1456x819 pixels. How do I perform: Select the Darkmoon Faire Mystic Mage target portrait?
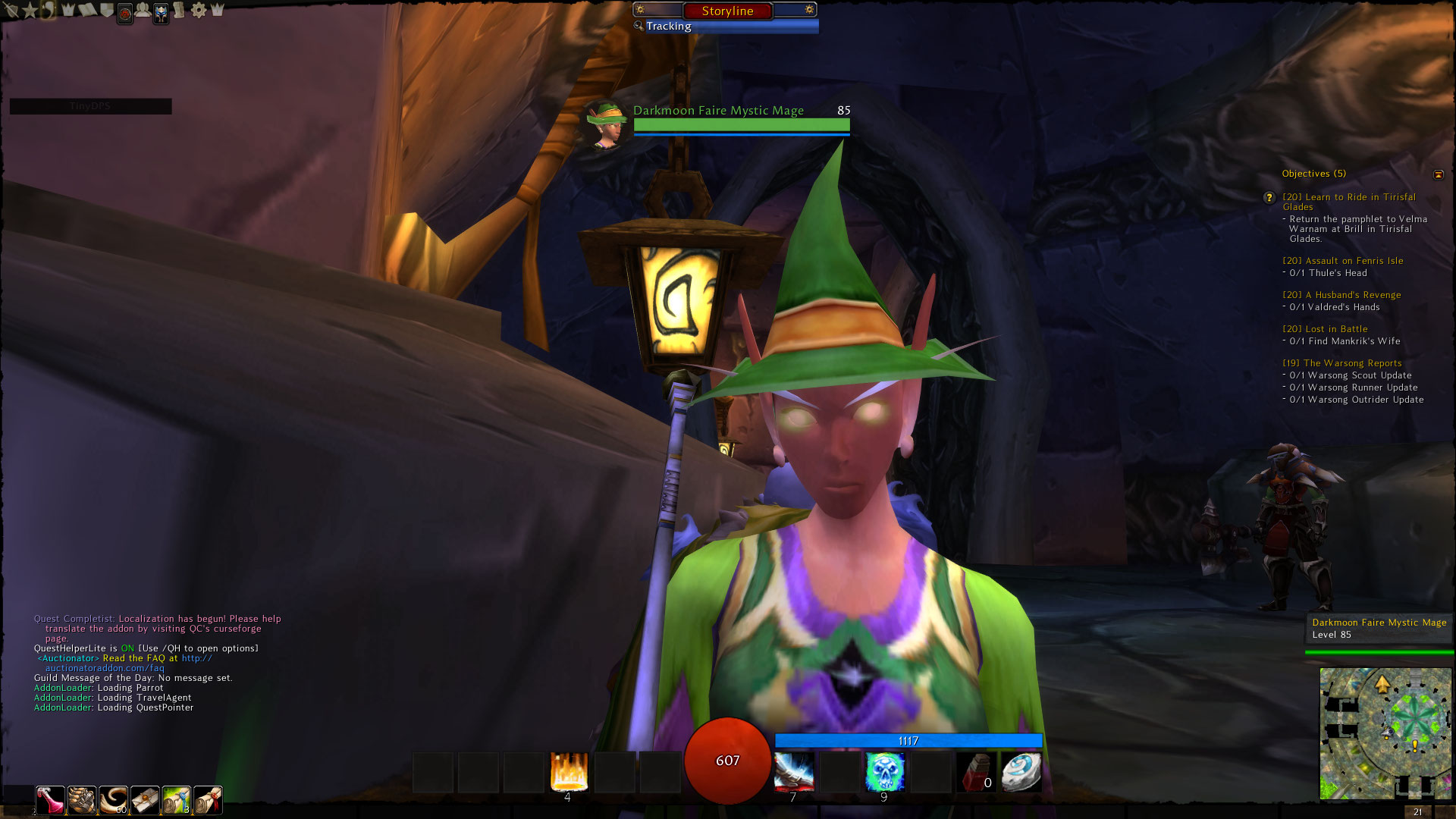tap(605, 123)
